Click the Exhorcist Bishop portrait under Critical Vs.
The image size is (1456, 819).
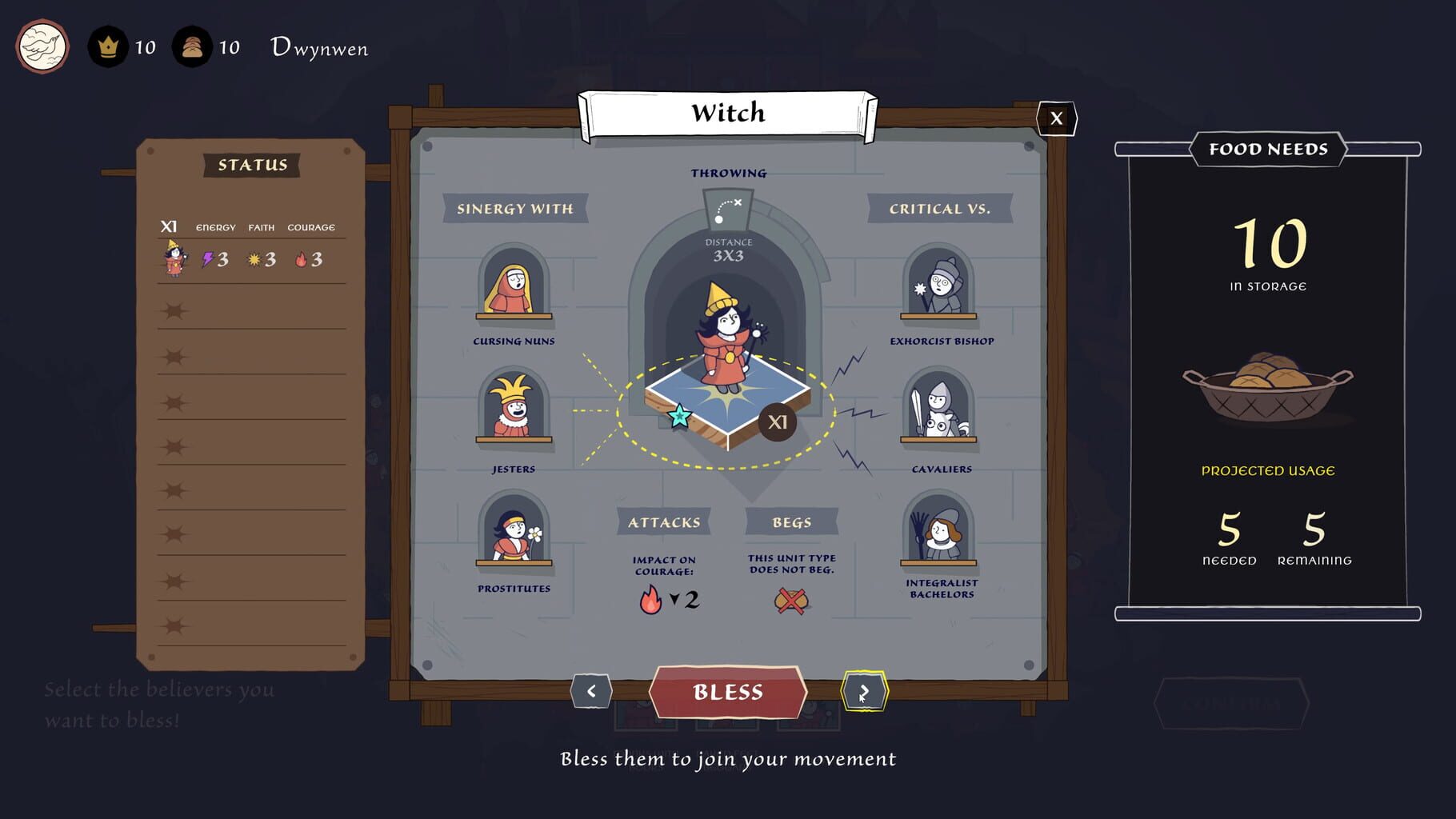tap(940, 292)
